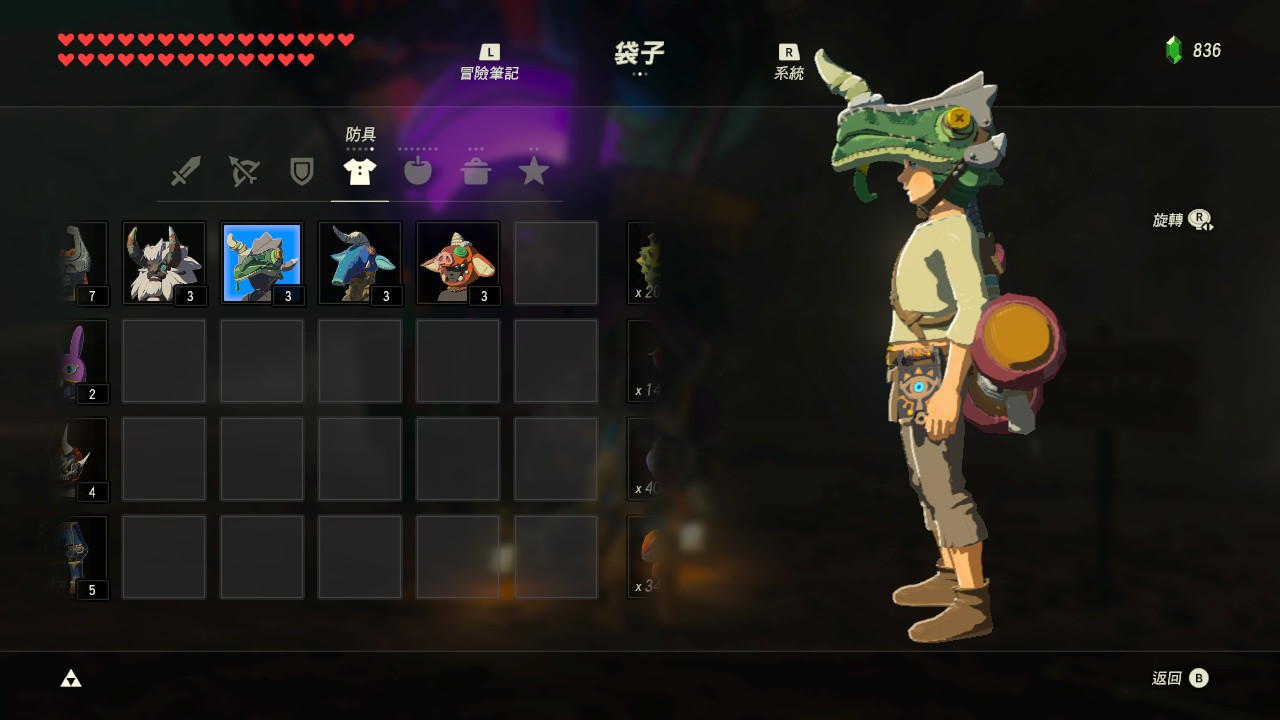1280x720 pixels.
Task: Select the shirt-shaped armor category icon
Action: [x=360, y=170]
